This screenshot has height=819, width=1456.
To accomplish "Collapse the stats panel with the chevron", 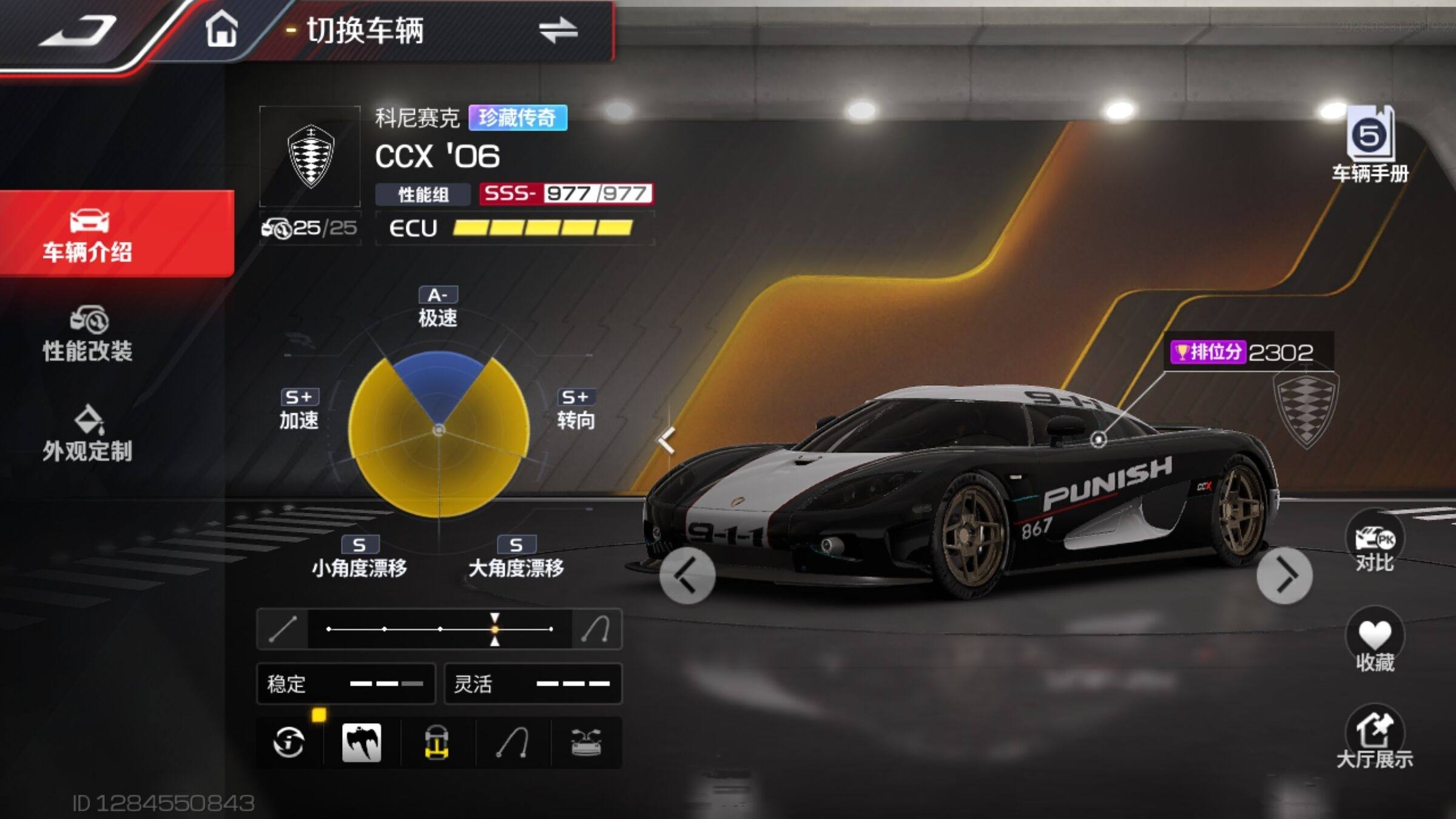I will click(667, 441).
